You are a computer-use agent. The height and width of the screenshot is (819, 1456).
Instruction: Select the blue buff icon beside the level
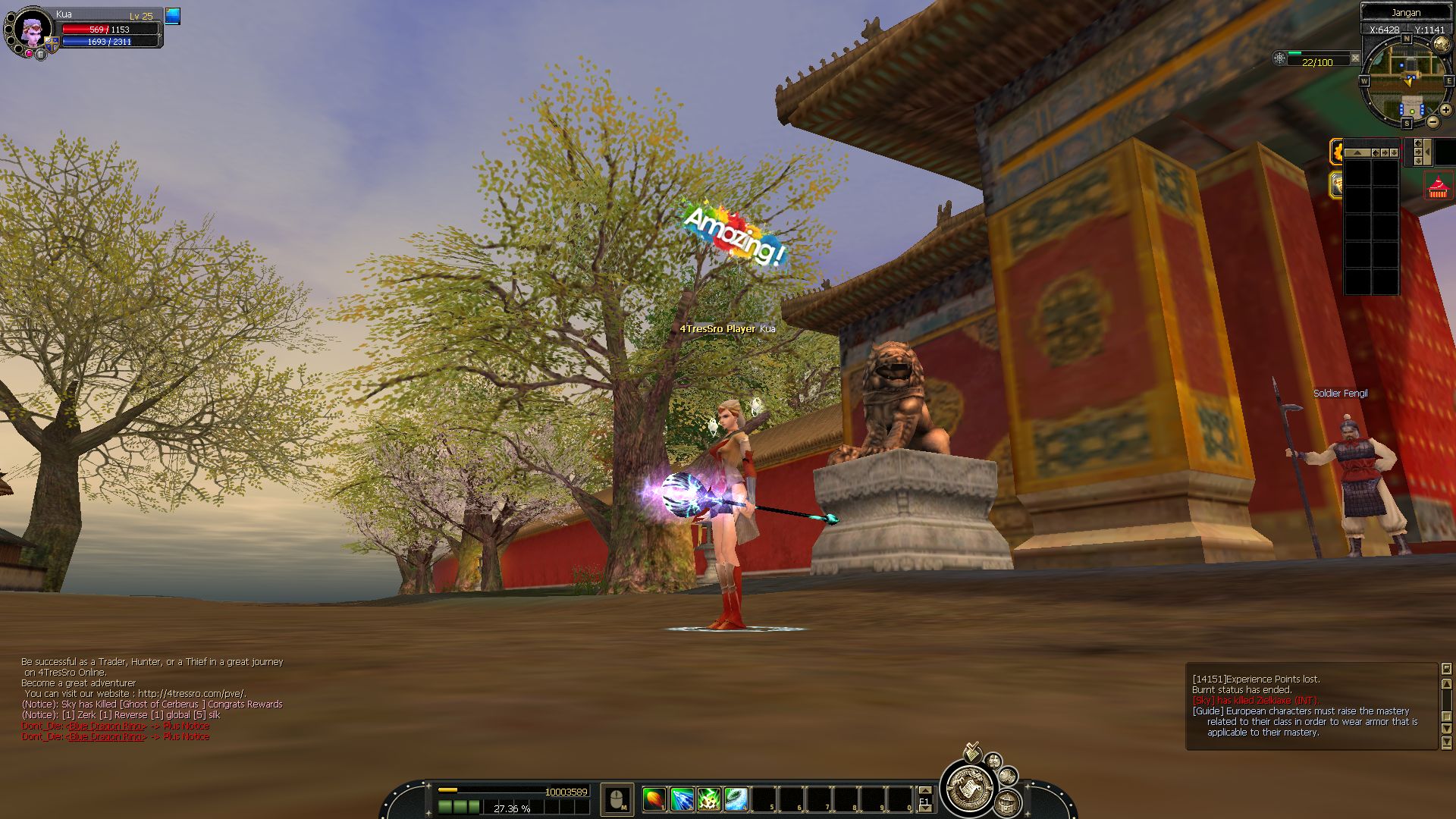pyautogui.click(x=173, y=16)
